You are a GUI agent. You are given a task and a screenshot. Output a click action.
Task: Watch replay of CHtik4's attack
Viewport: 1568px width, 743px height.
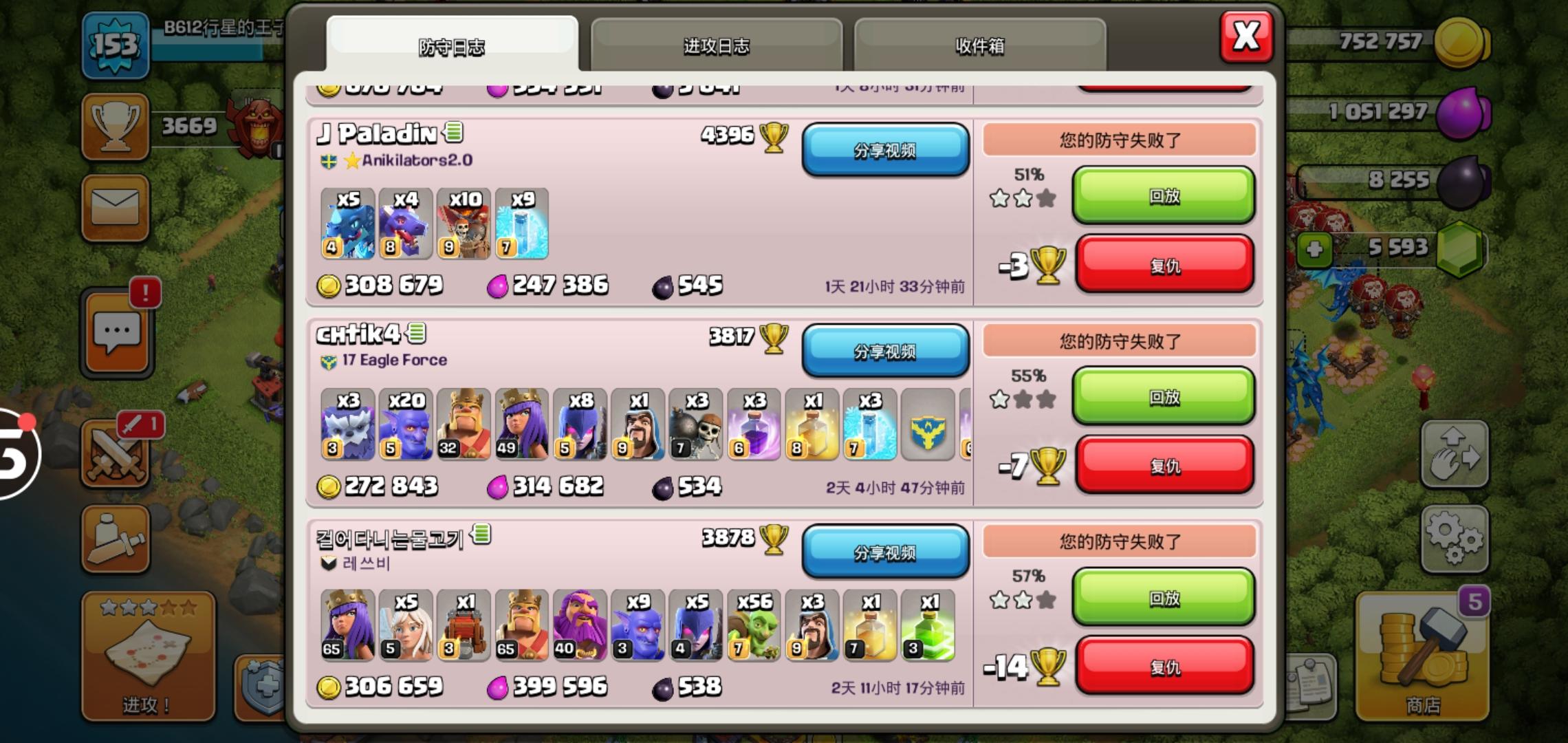[1162, 398]
